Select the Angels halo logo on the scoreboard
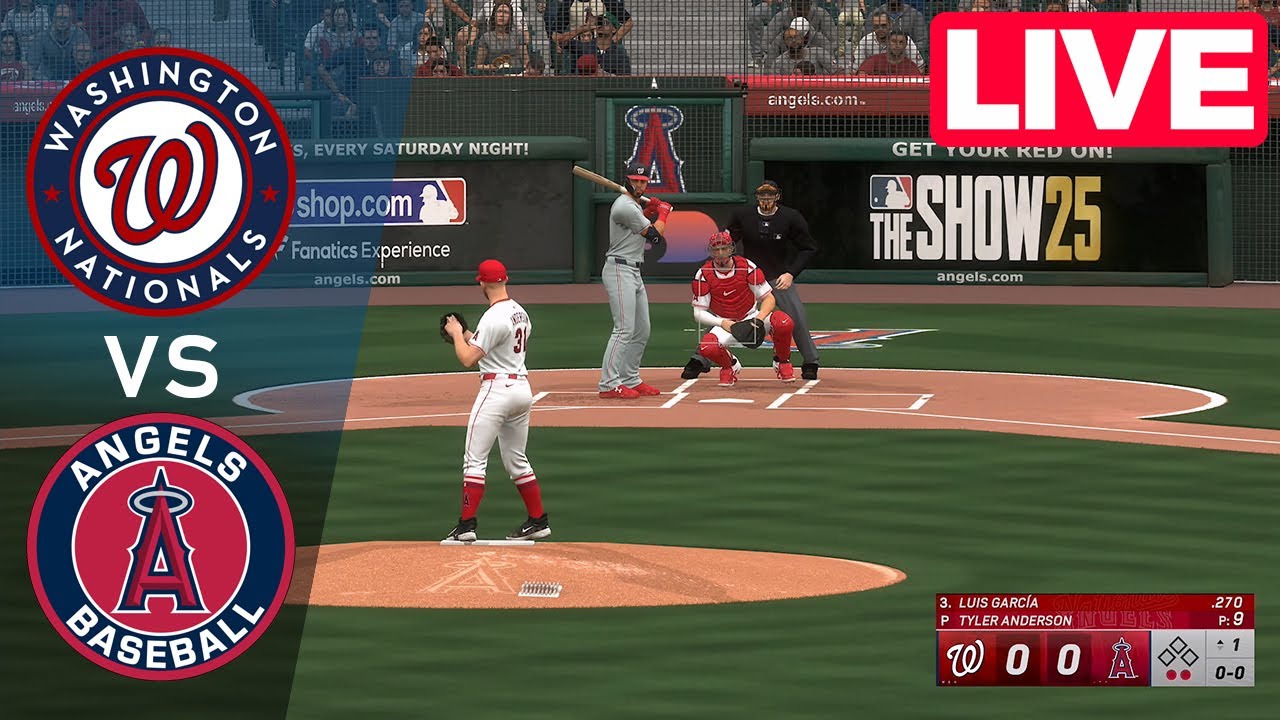The width and height of the screenshot is (1280, 720). point(1123,660)
